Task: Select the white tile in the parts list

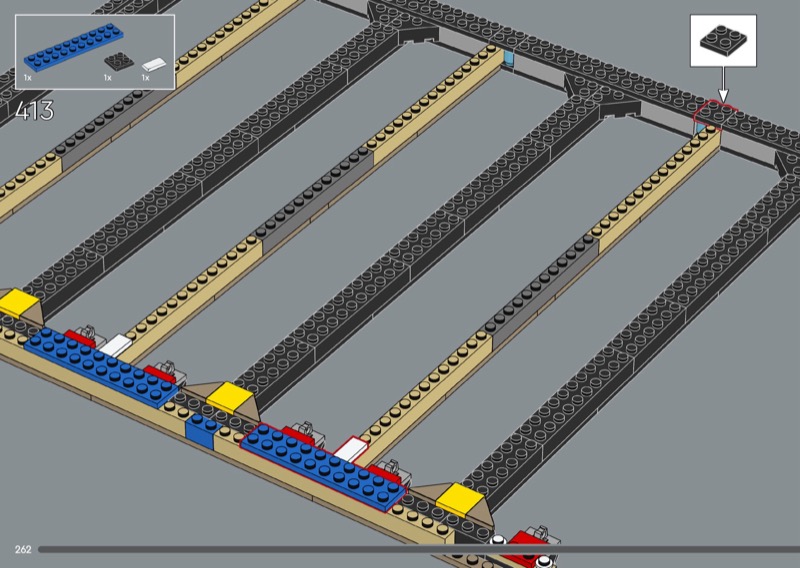Action: 152,64
